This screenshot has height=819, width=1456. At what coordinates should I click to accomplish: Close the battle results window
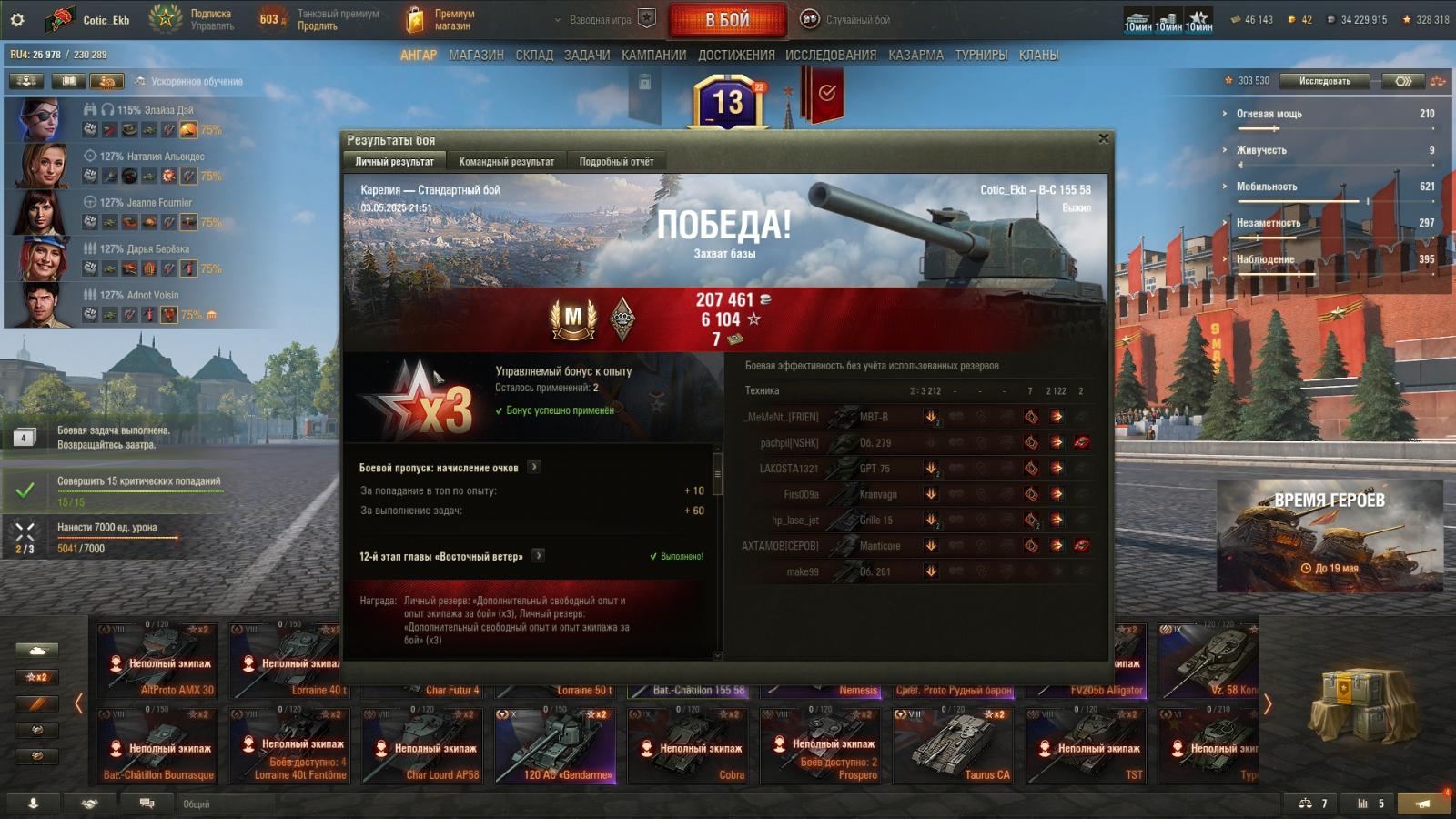point(1103,139)
